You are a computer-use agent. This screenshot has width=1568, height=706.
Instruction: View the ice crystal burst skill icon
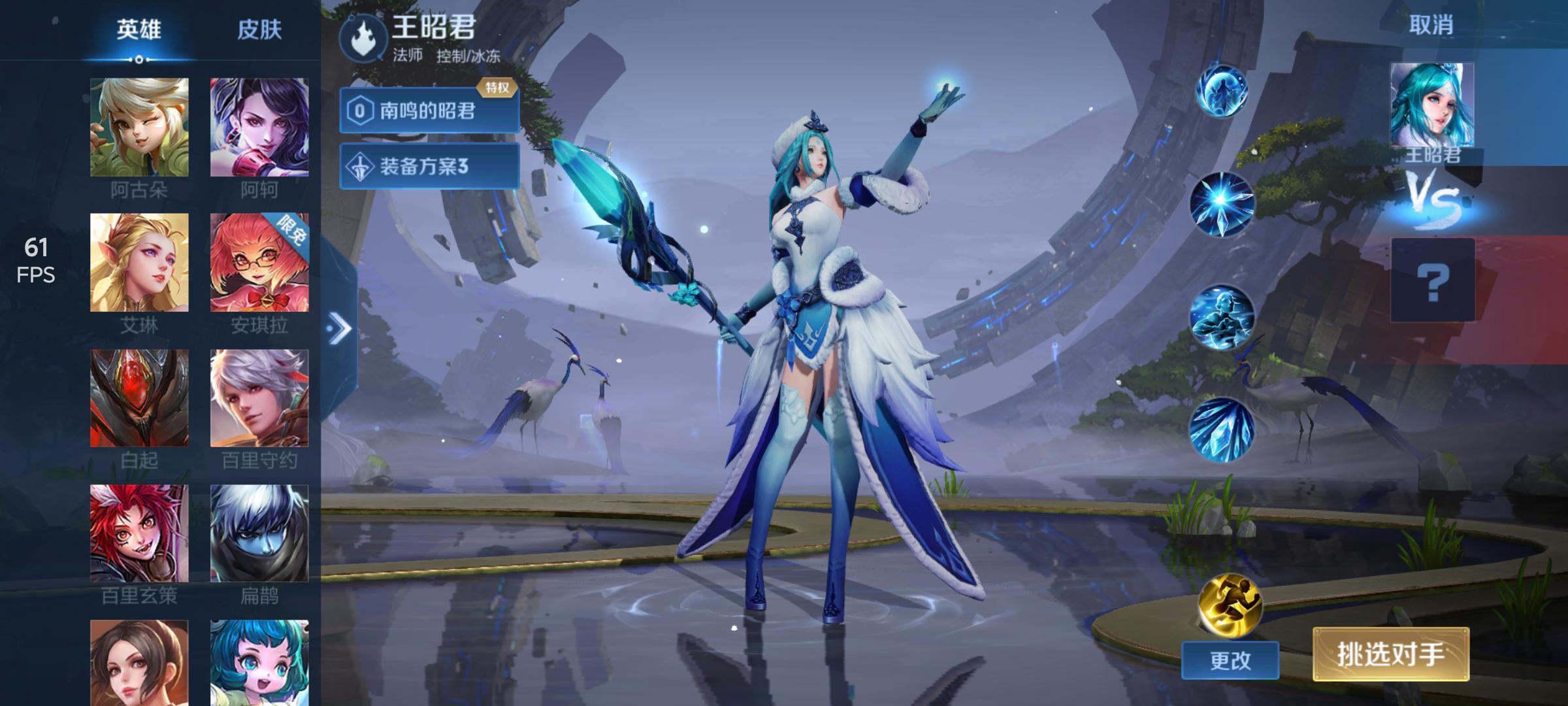click(x=1222, y=204)
